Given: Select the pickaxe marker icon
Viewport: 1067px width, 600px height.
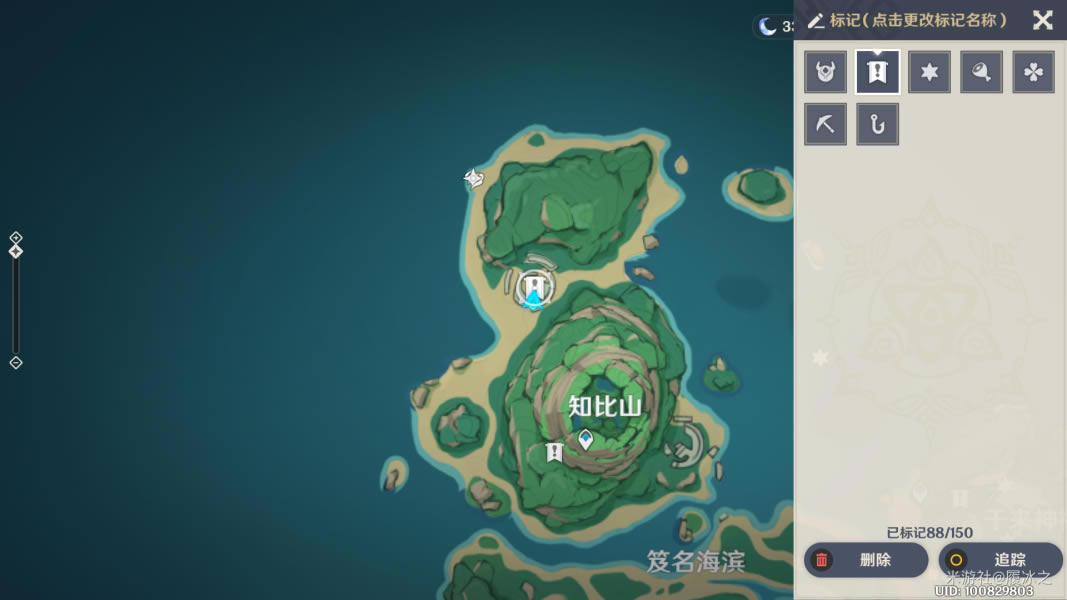Looking at the screenshot, I should (x=826, y=124).
